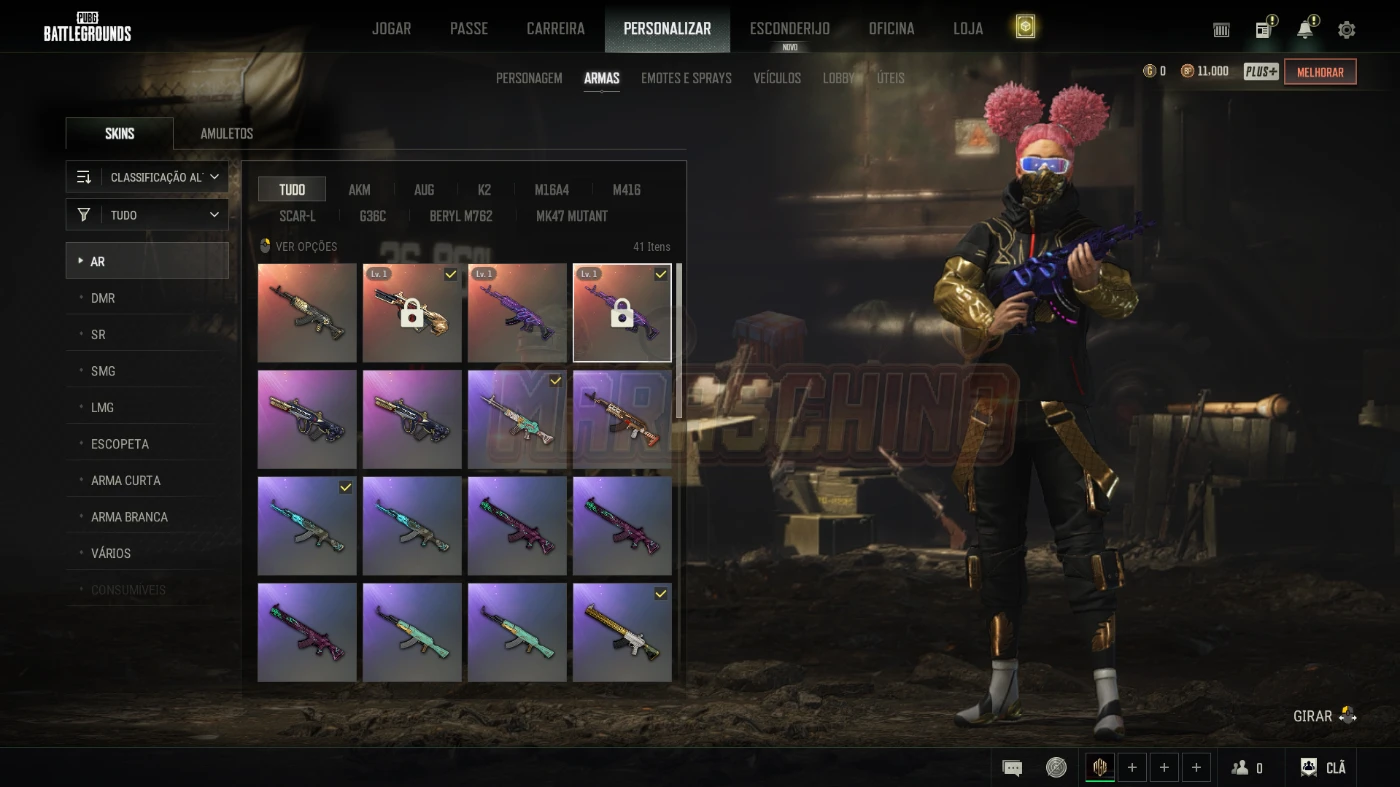Select the Personagem tab
Screen dimensions: 1400x787
(529, 78)
